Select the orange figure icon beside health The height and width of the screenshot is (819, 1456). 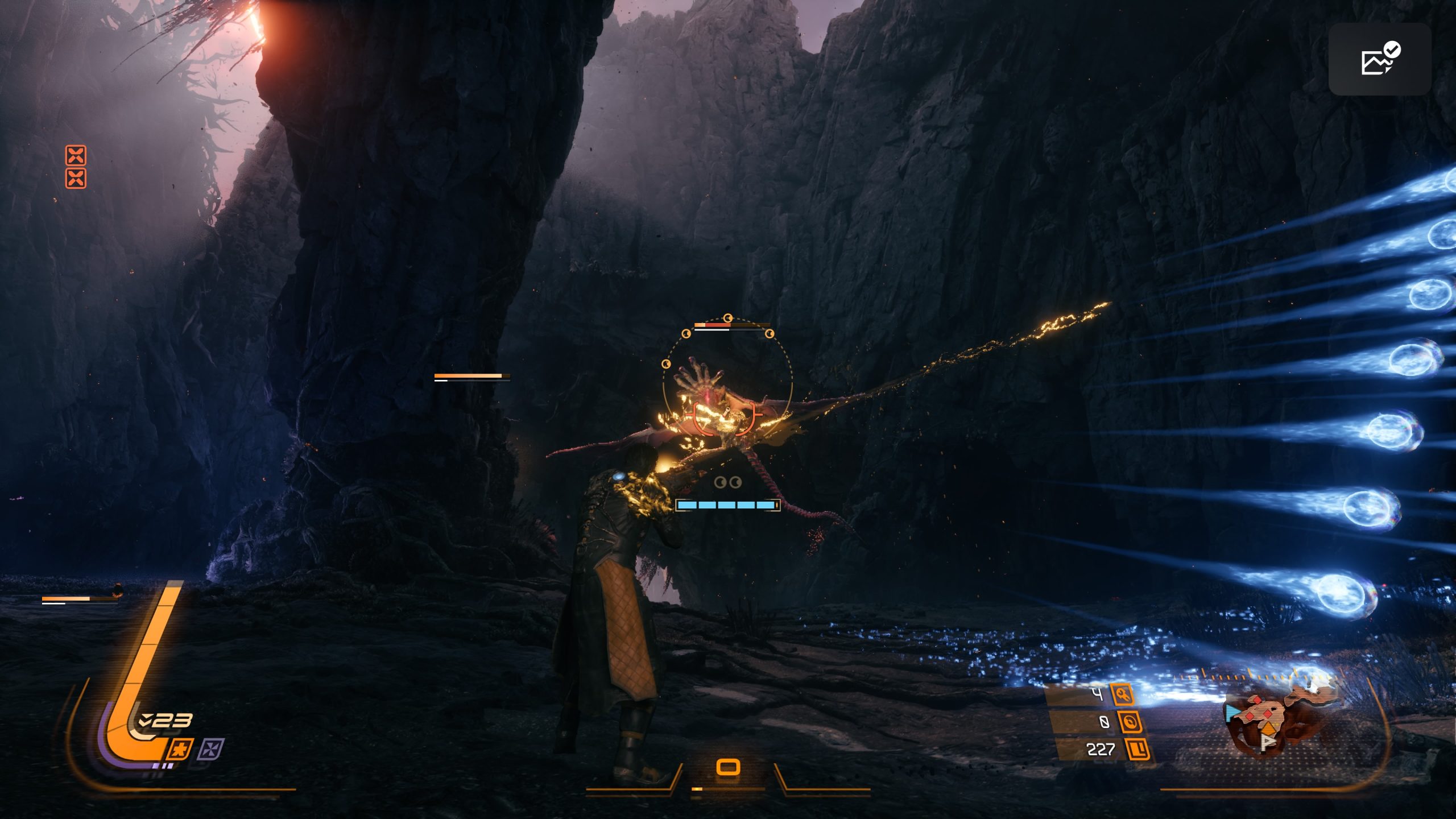179,749
